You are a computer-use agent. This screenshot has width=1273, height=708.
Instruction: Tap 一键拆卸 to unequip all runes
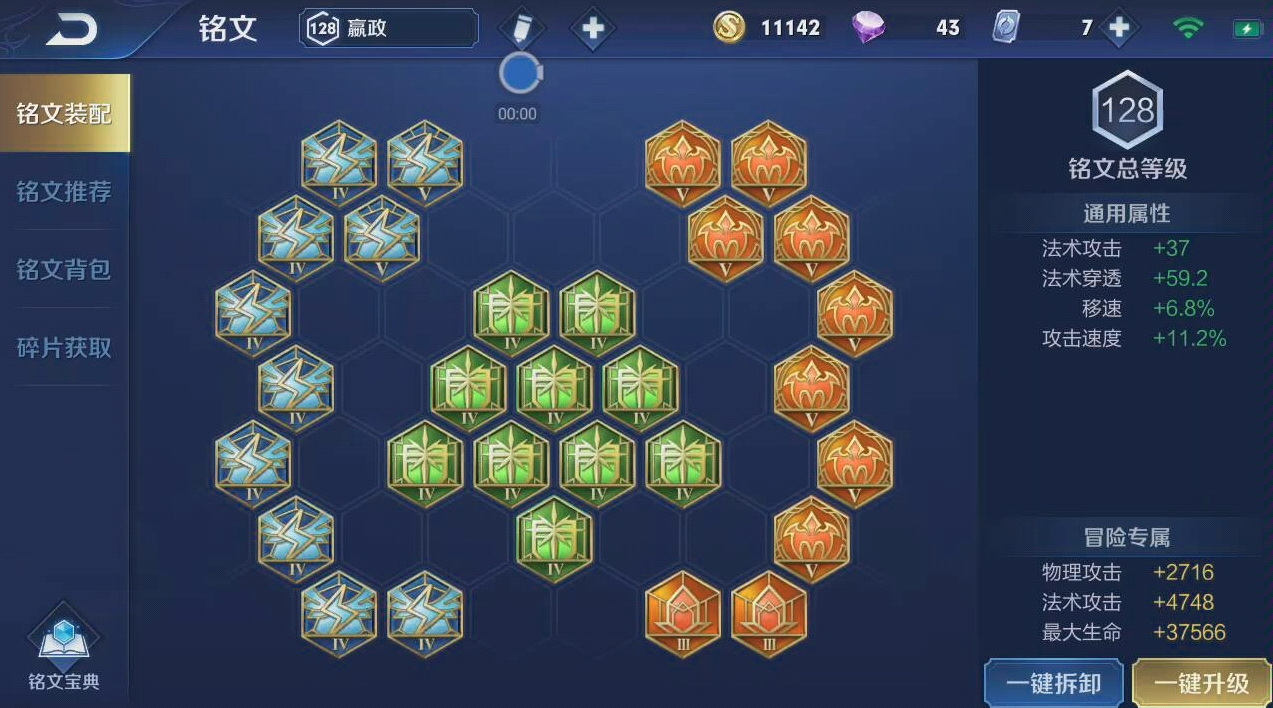click(x=1054, y=683)
